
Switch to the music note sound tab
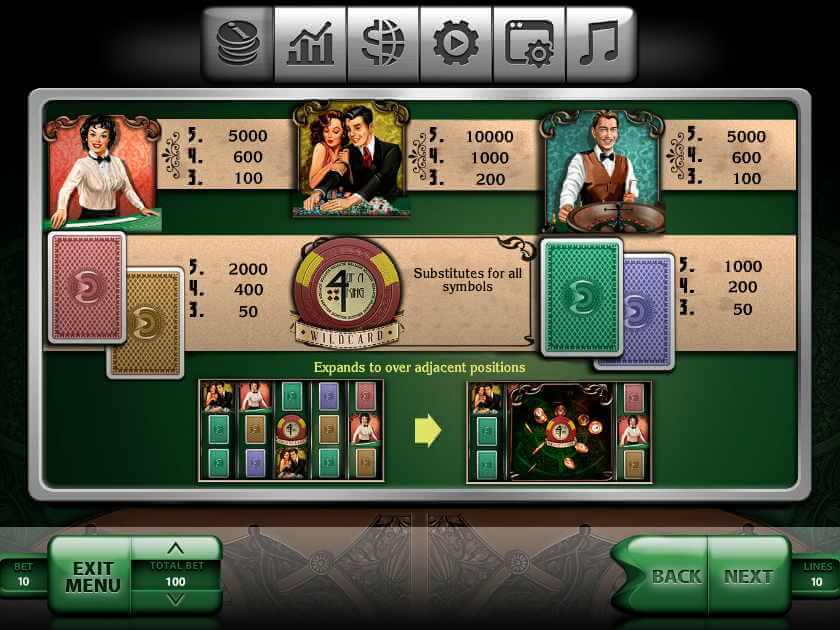click(600, 43)
